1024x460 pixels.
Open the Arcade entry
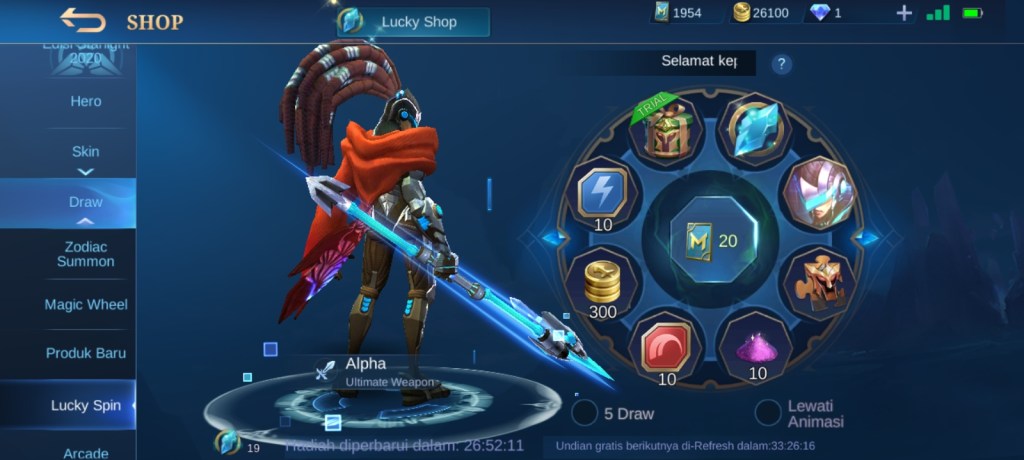tap(86, 453)
